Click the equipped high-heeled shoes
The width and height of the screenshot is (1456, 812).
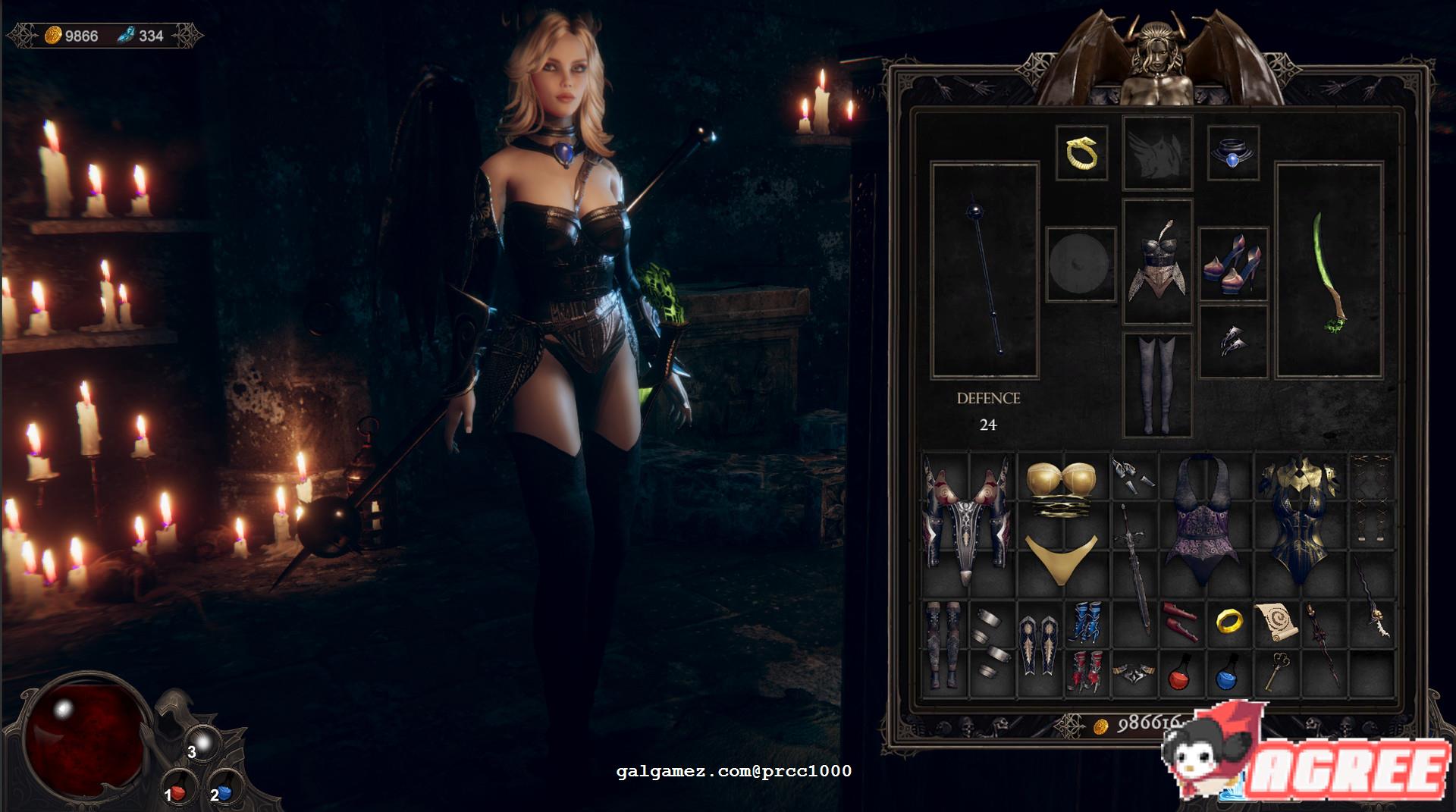pos(1234,265)
